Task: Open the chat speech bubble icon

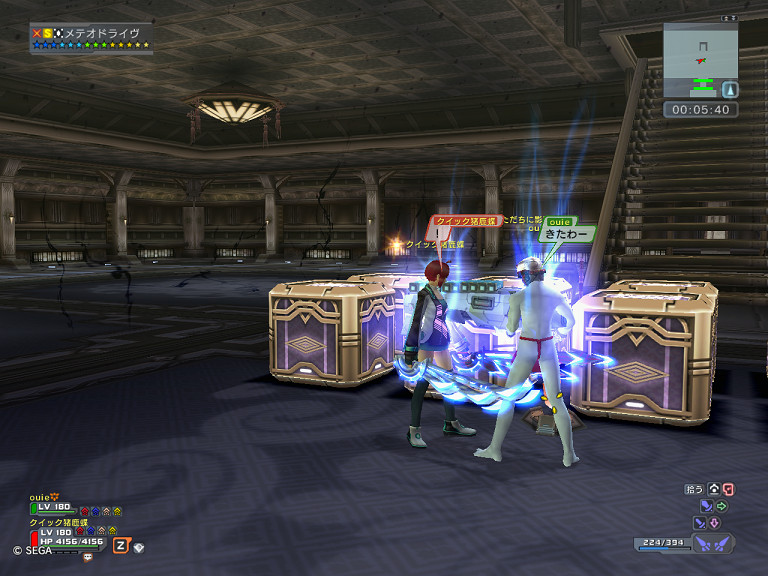Action: point(87,556)
